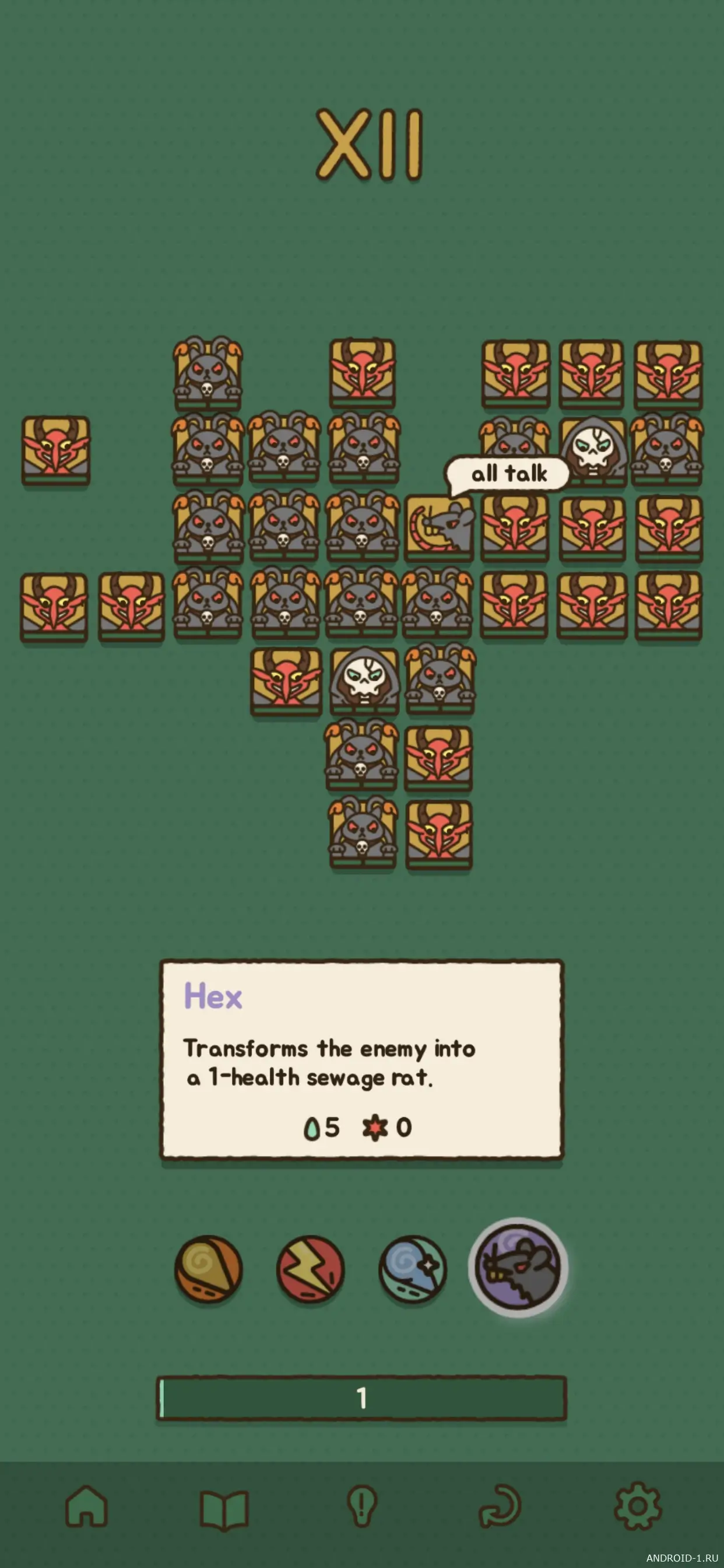Open the book journal
The width and height of the screenshot is (724, 1568).
click(x=224, y=1508)
